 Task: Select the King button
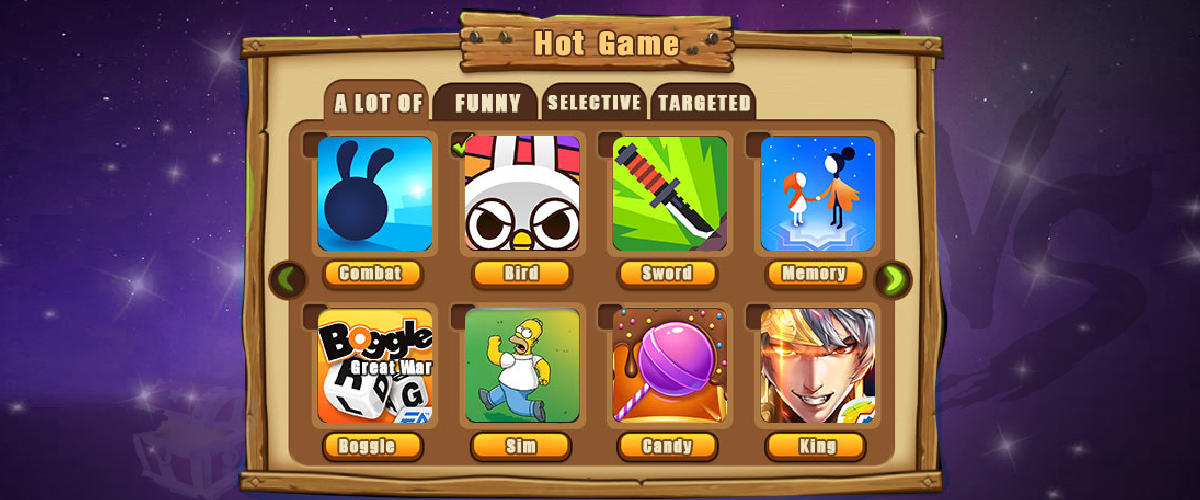[816, 446]
